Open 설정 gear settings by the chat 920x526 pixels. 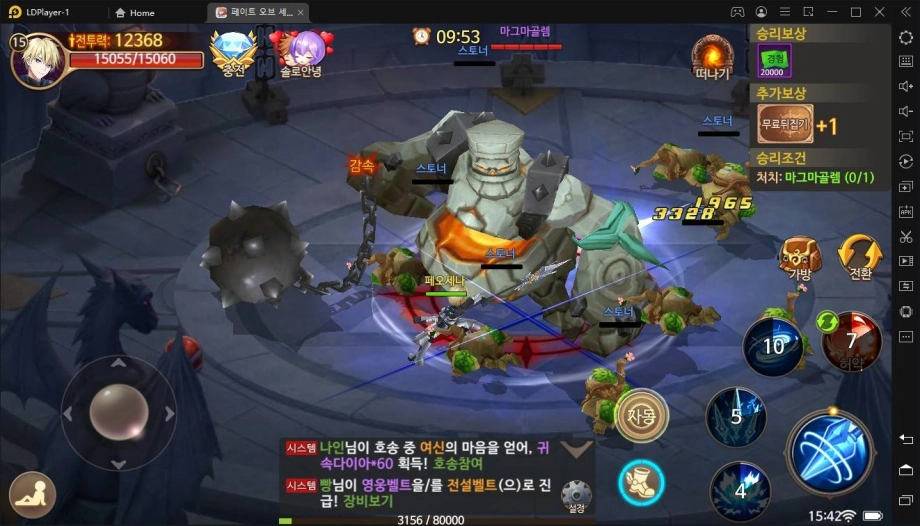tap(574, 495)
